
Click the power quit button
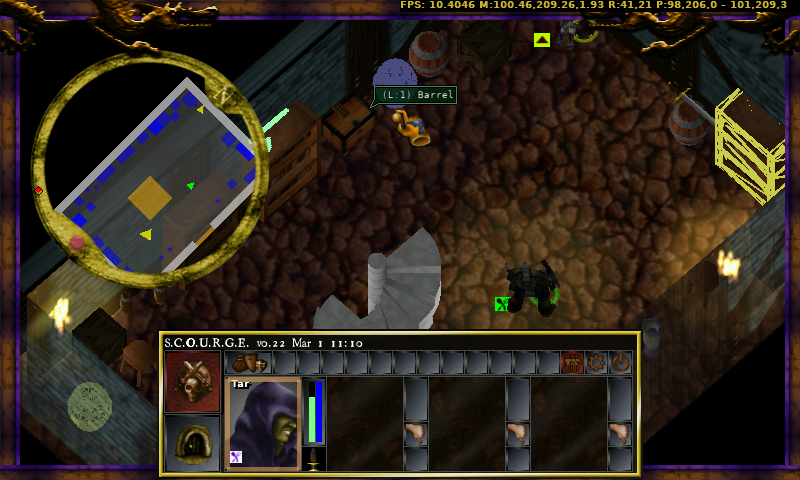[x=621, y=363]
